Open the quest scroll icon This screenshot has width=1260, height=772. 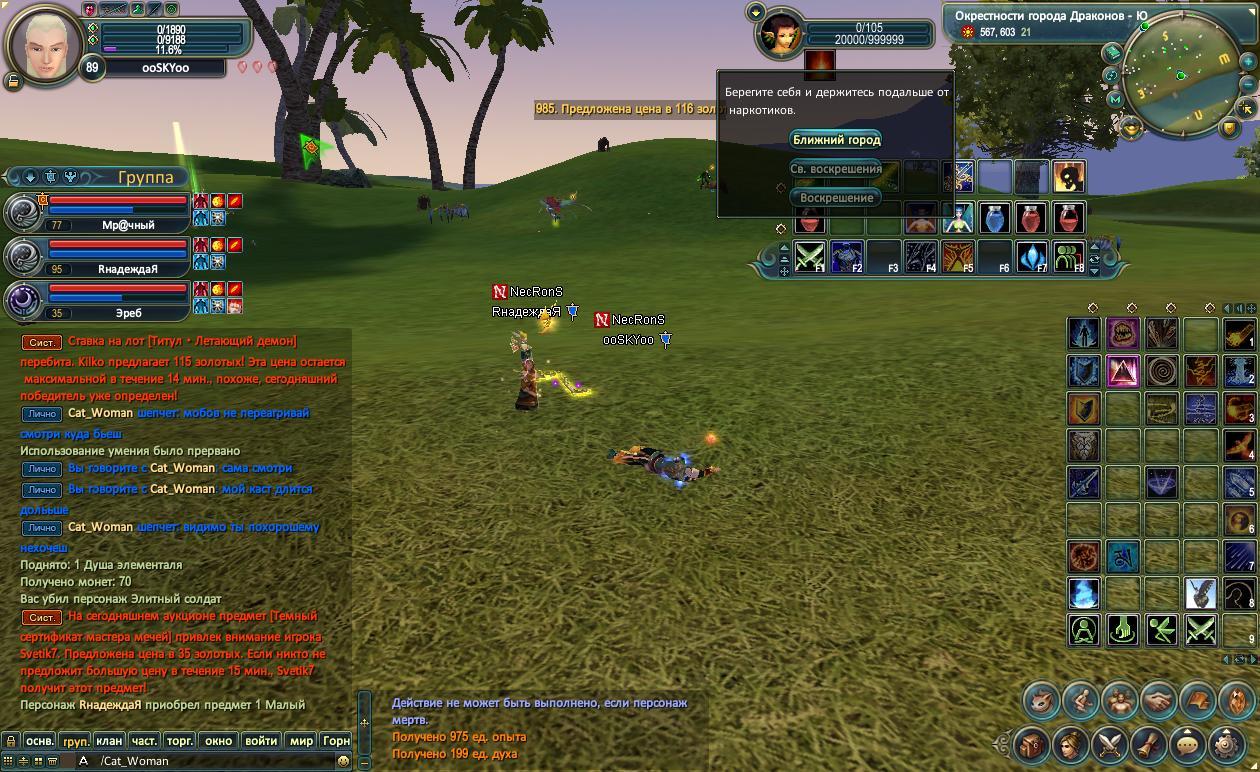coord(1149,745)
